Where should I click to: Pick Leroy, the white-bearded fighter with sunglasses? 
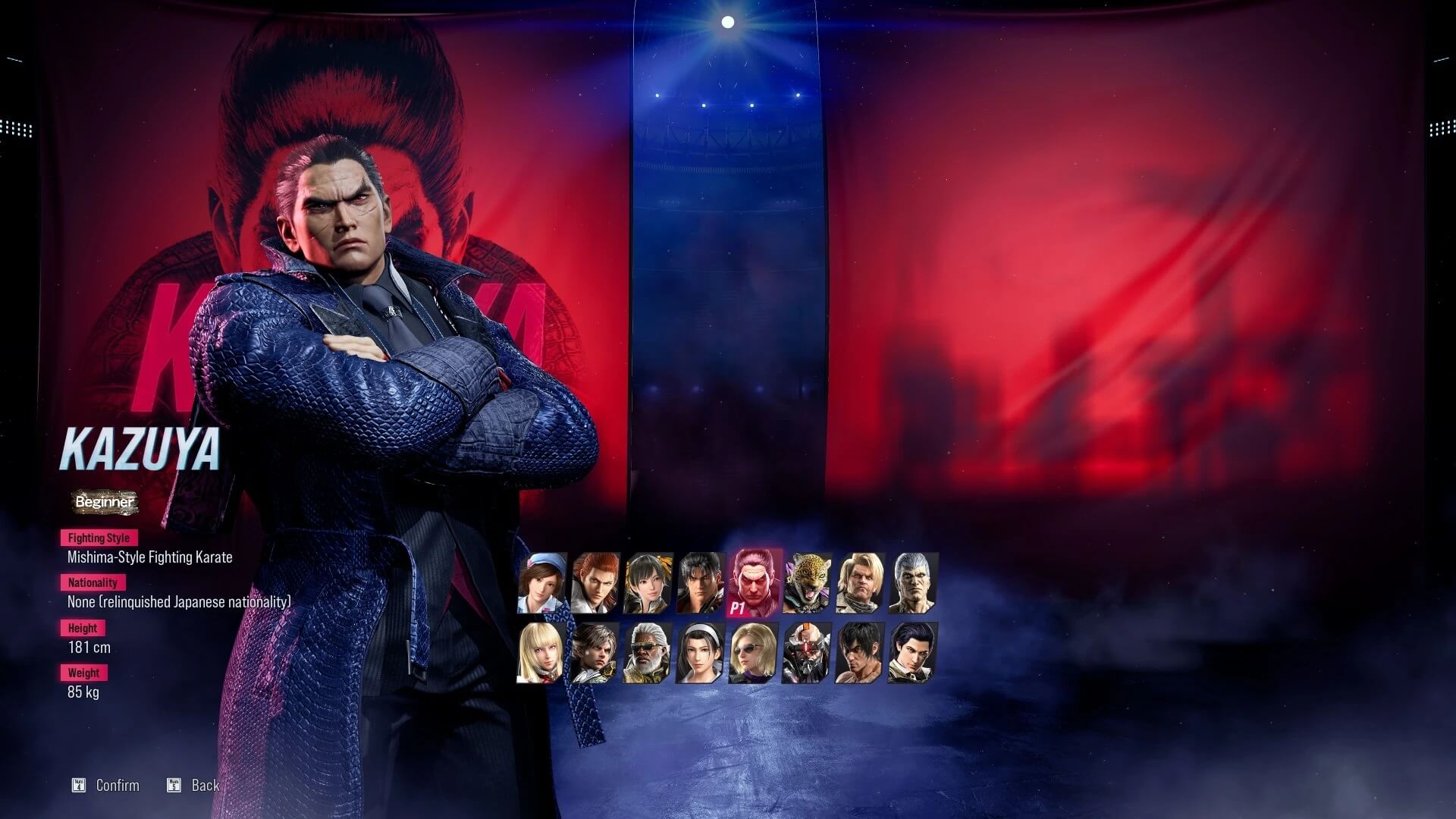(x=648, y=653)
